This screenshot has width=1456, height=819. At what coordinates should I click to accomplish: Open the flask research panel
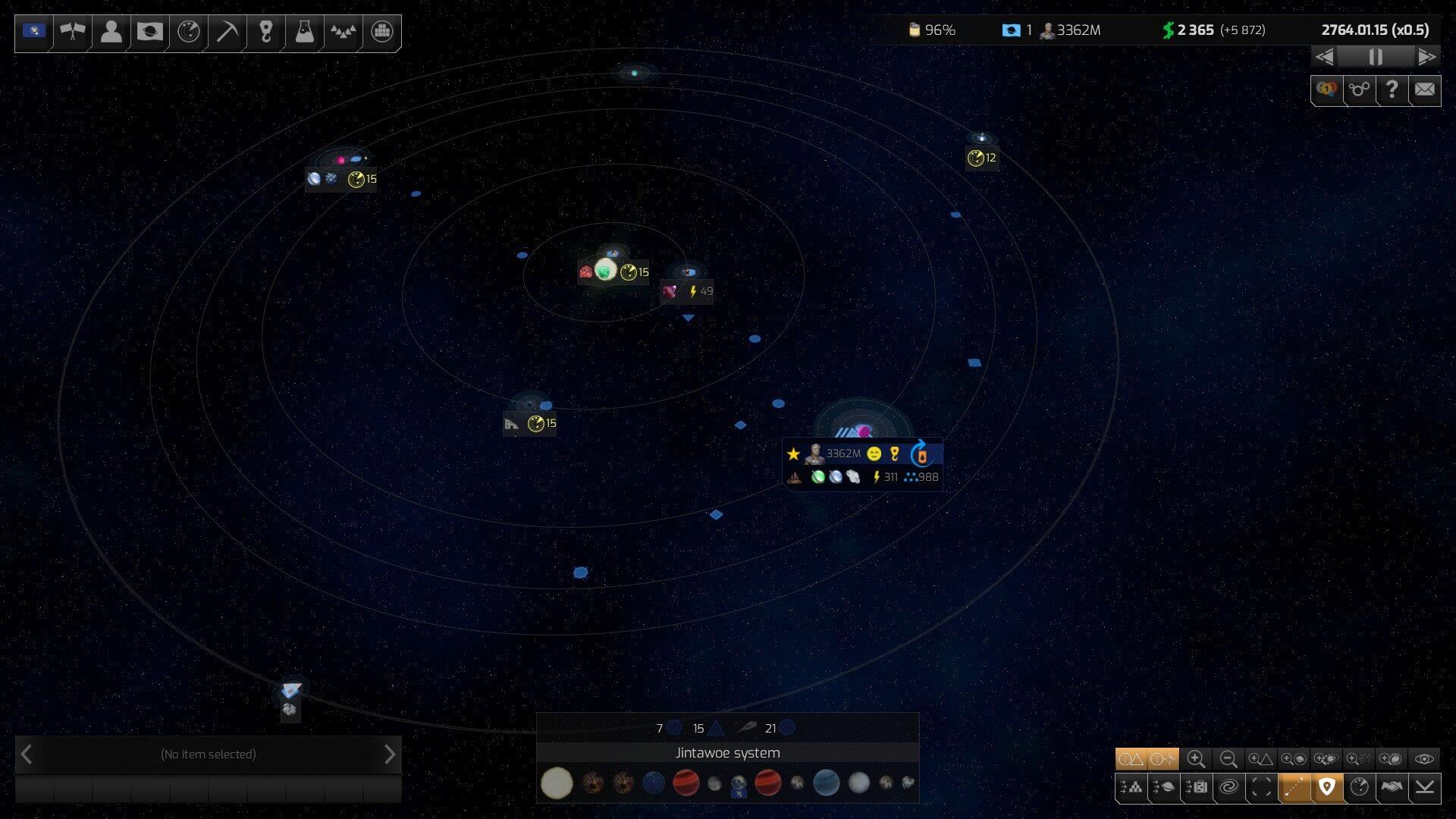pyautogui.click(x=304, y=31)
